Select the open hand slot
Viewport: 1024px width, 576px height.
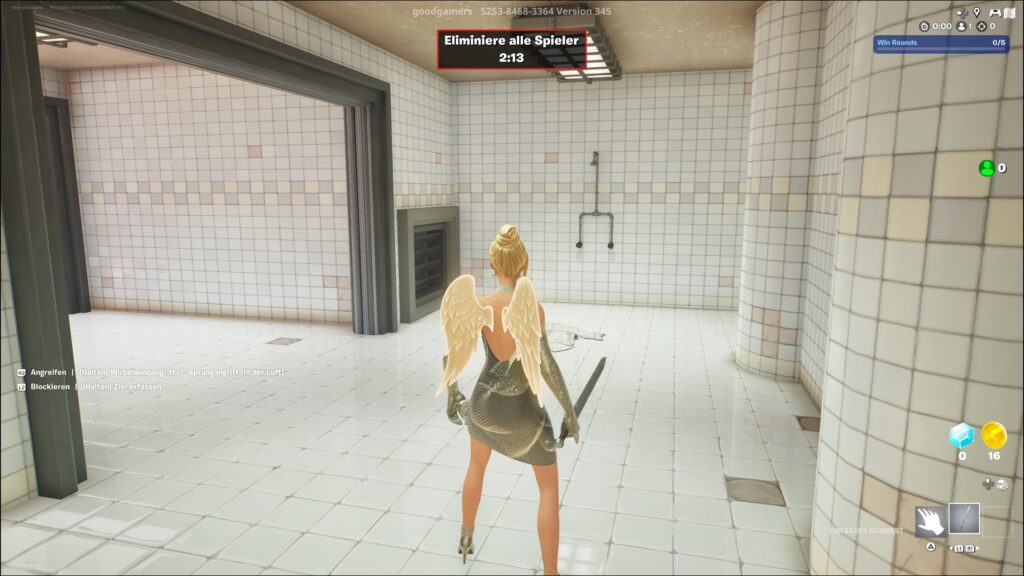[930, 520]
